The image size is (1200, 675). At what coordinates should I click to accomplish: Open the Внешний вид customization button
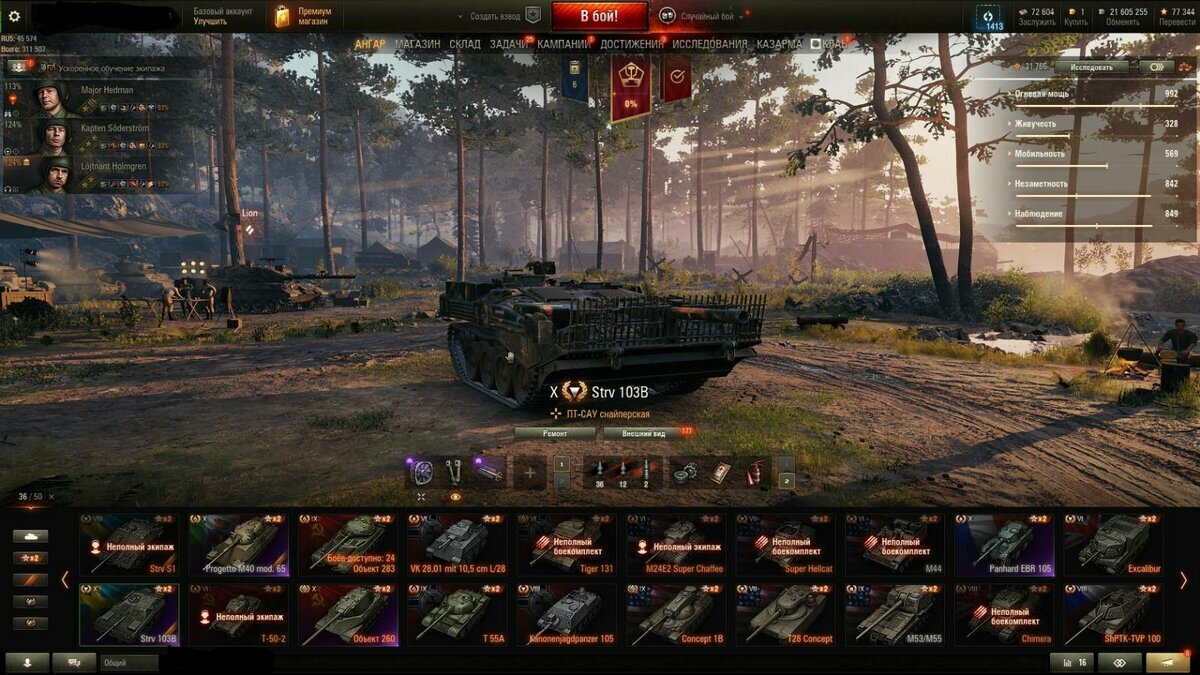645,433
